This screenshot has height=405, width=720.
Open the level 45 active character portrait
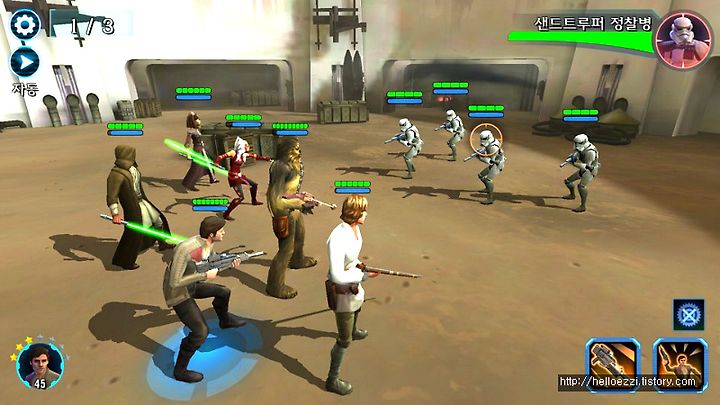click(40, 365)
